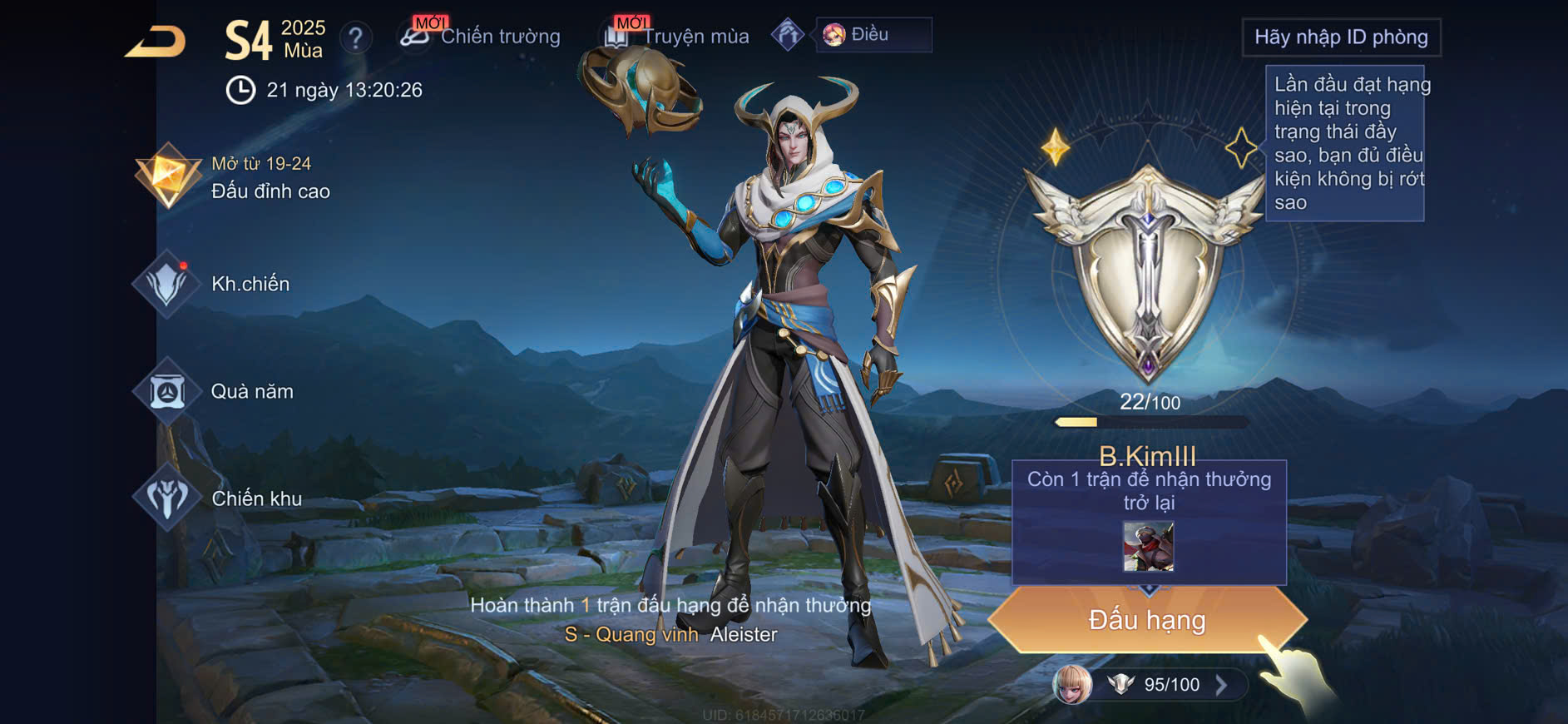1568x724 pixels.
Task: Start ranked match with Đấu hạng
Action: pyautogui.click(x=1147, y=620)
